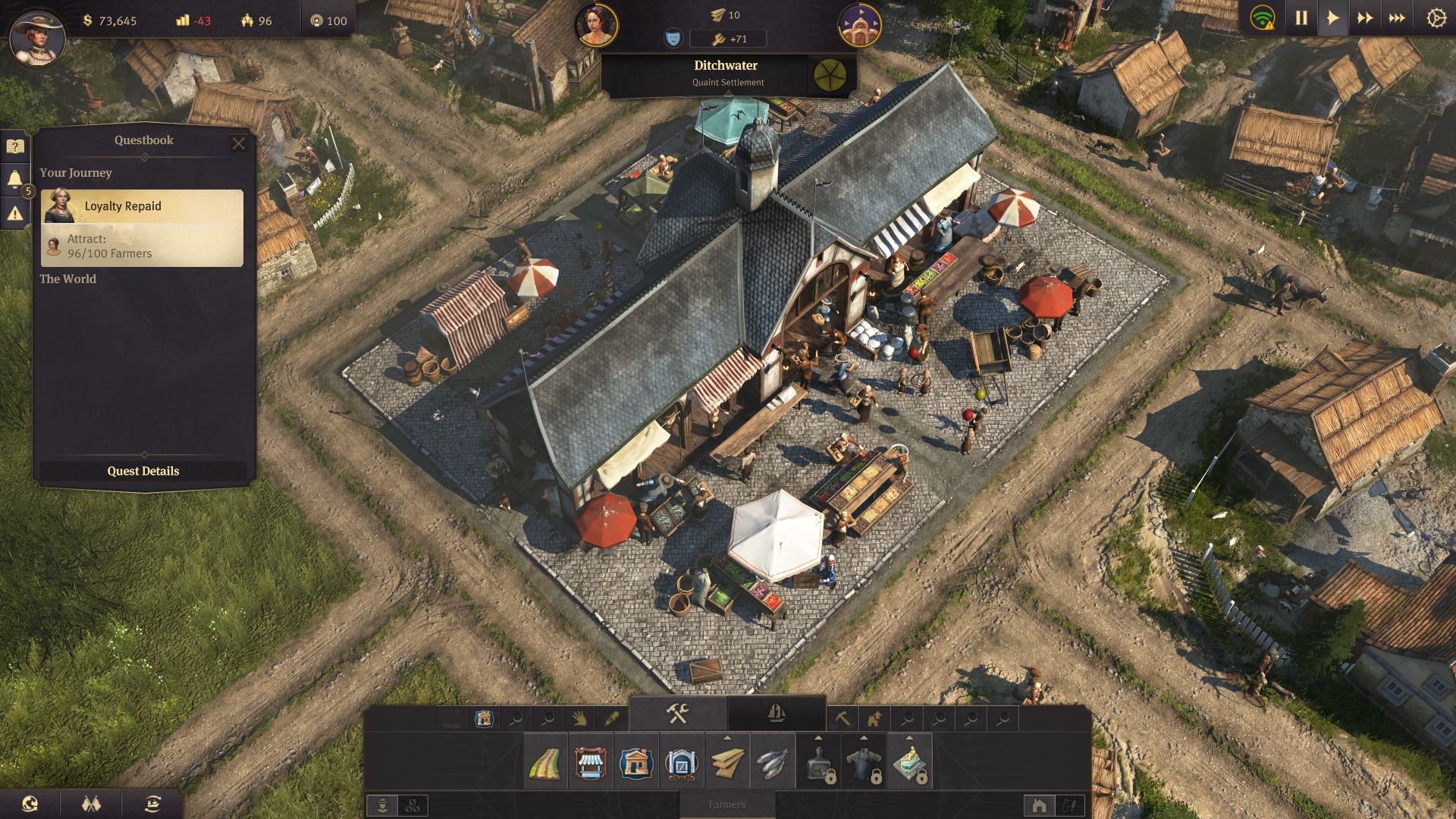Set game speed to triple fast-forward
This screenshot has height=819, width=1456.
[1397, 18]
